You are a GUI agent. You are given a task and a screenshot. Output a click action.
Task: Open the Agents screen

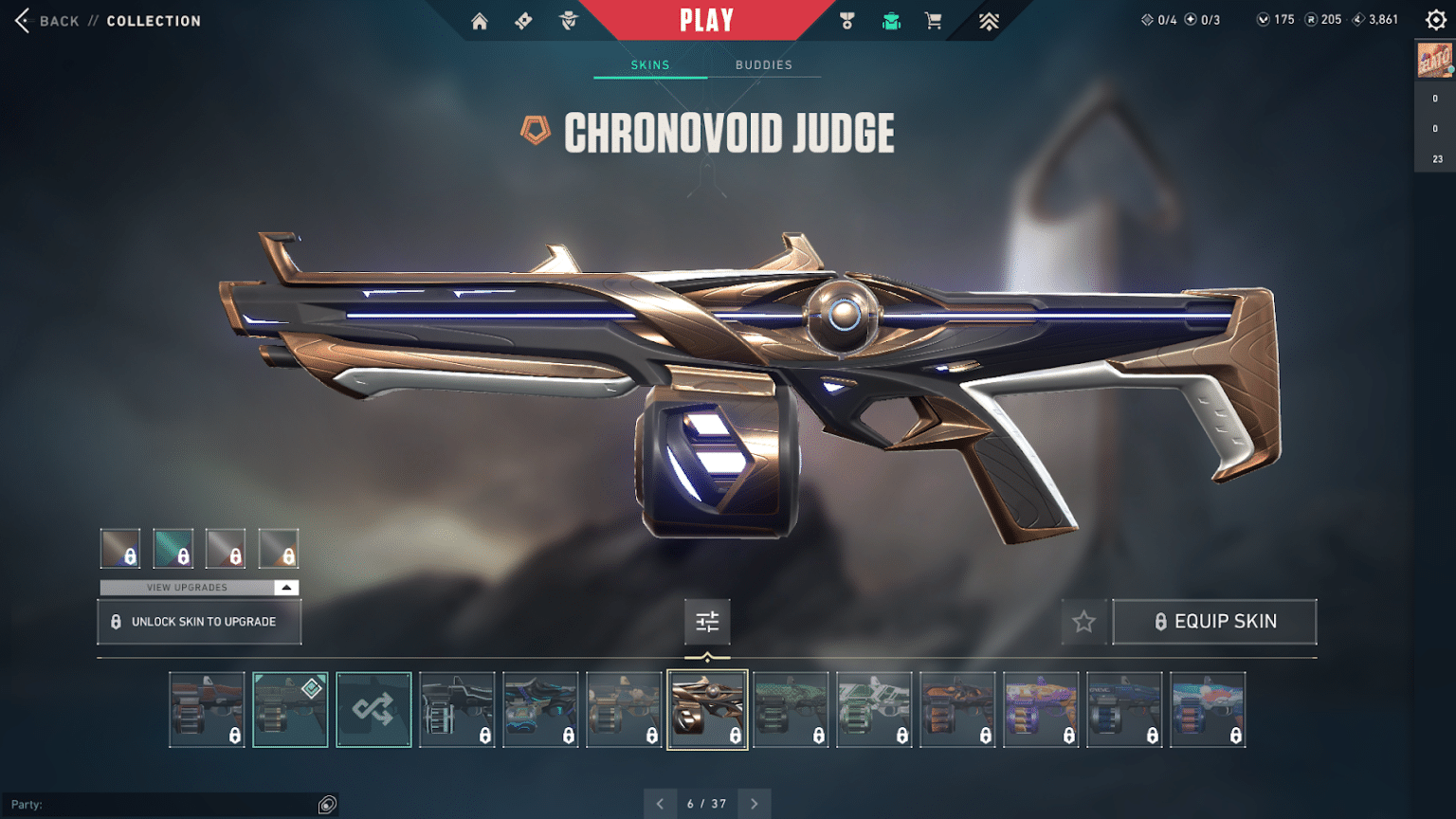[567, 20]
